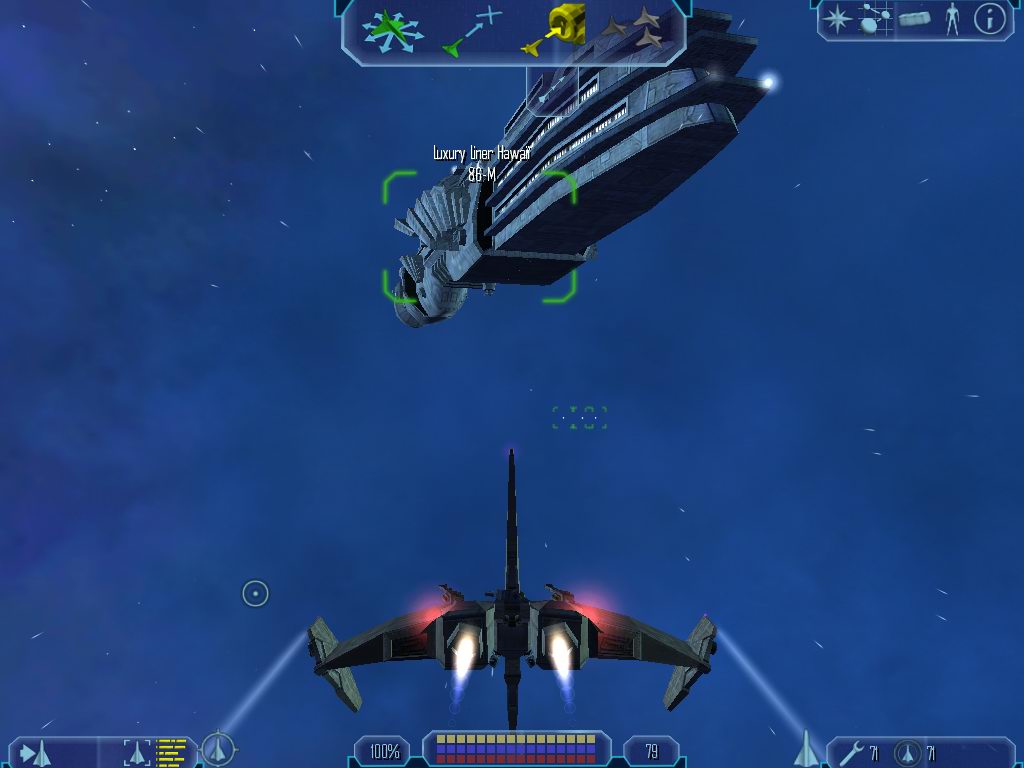
Task: Click the Join Formation ships icon
Action: (638, 28)
